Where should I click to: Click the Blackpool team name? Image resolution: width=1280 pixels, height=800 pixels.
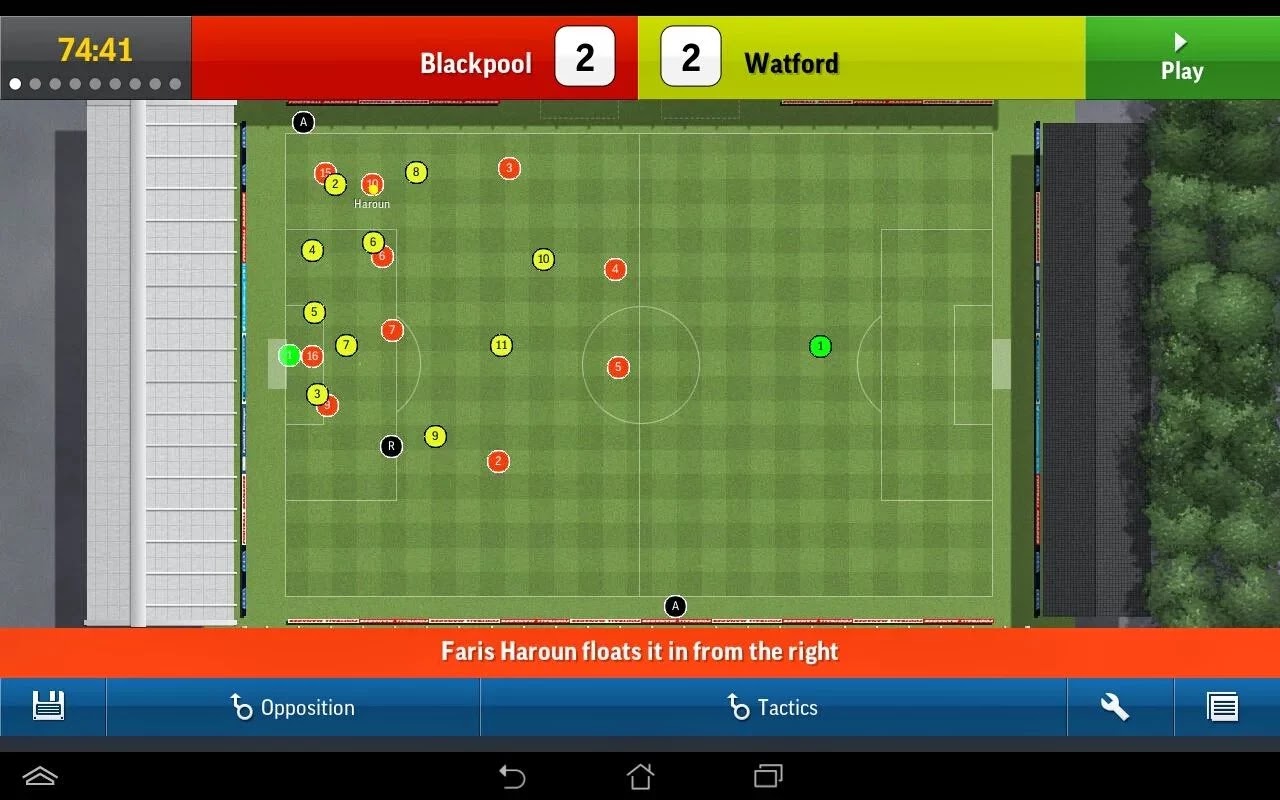(x=477, y=62)
